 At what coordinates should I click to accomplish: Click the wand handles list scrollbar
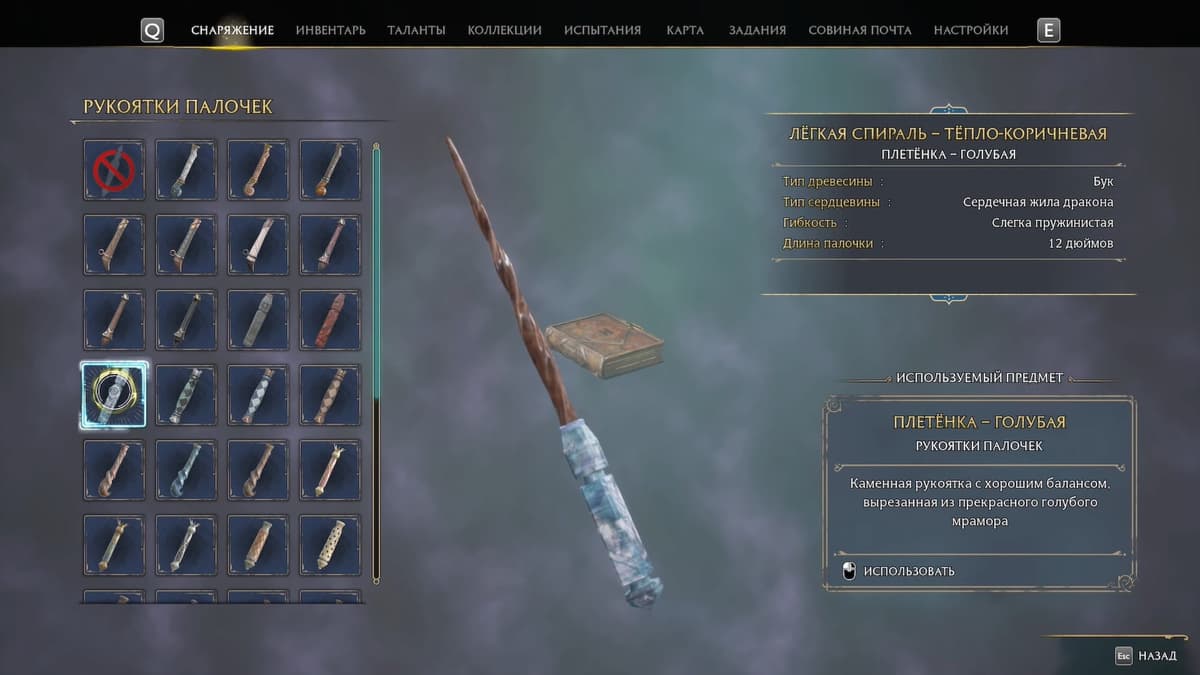coord(376,360)
